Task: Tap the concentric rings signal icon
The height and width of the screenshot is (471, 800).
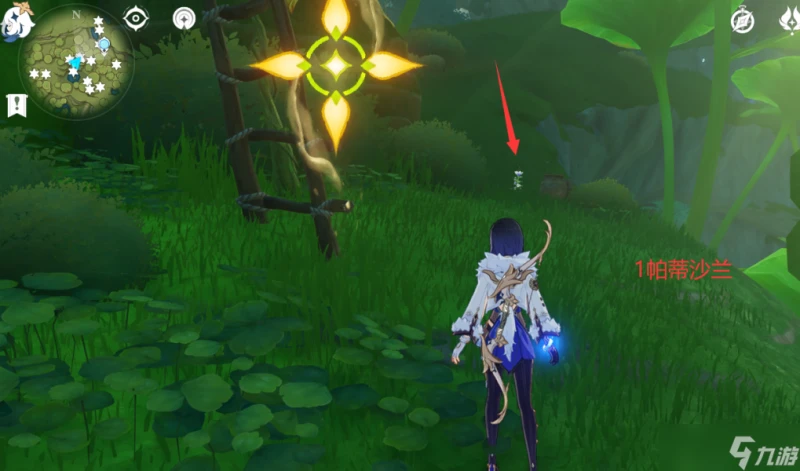Action: 184,18
